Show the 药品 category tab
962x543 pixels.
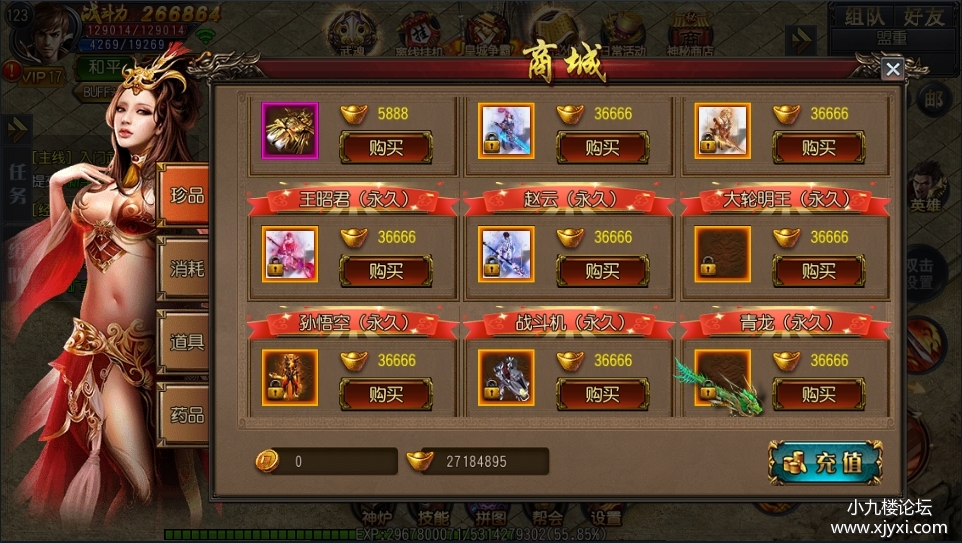coord(186,414)
